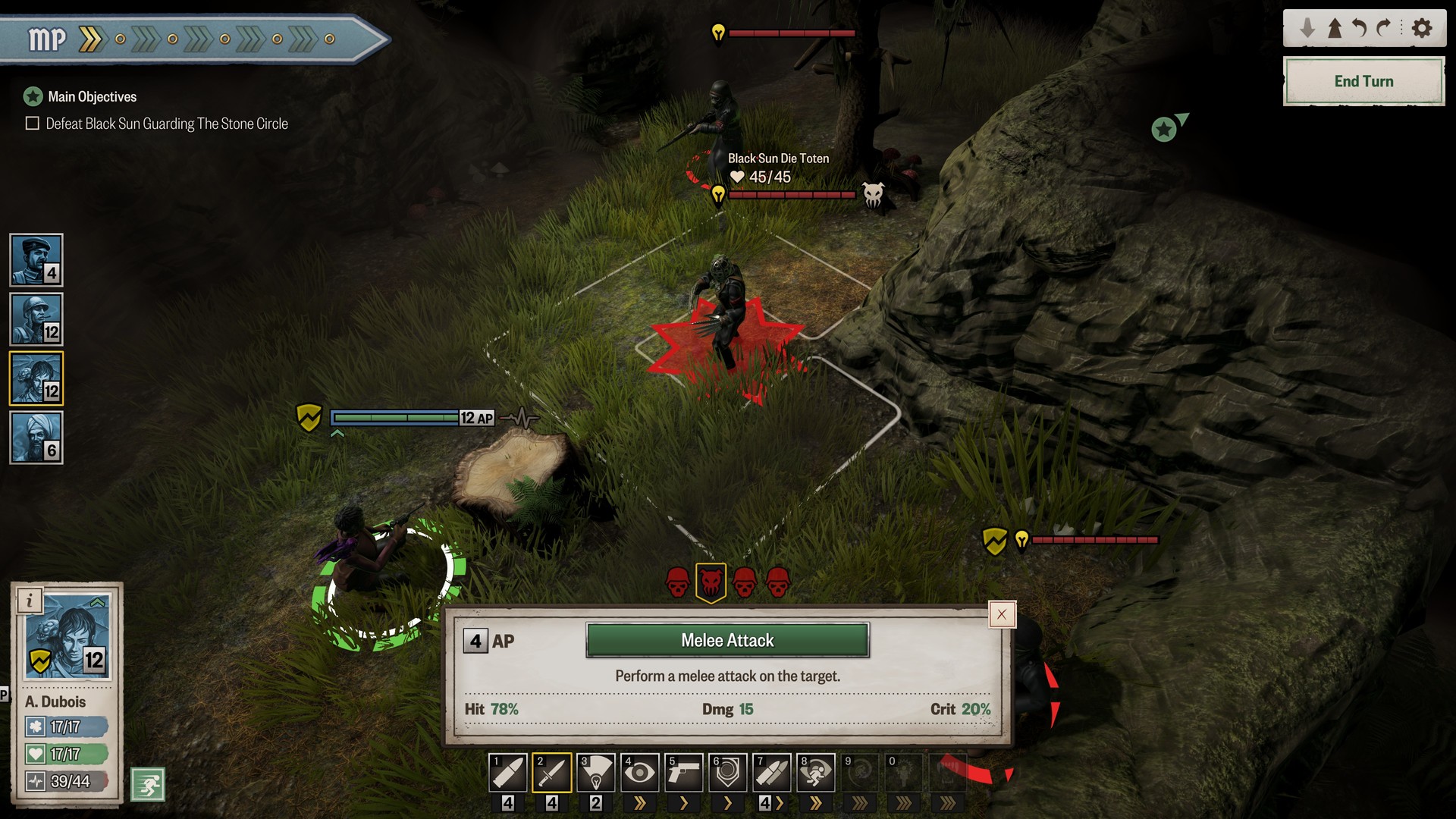Screen dimensions: 1456x819
Task: Select the pistol sidearm ability
Action: coord(683,772)
